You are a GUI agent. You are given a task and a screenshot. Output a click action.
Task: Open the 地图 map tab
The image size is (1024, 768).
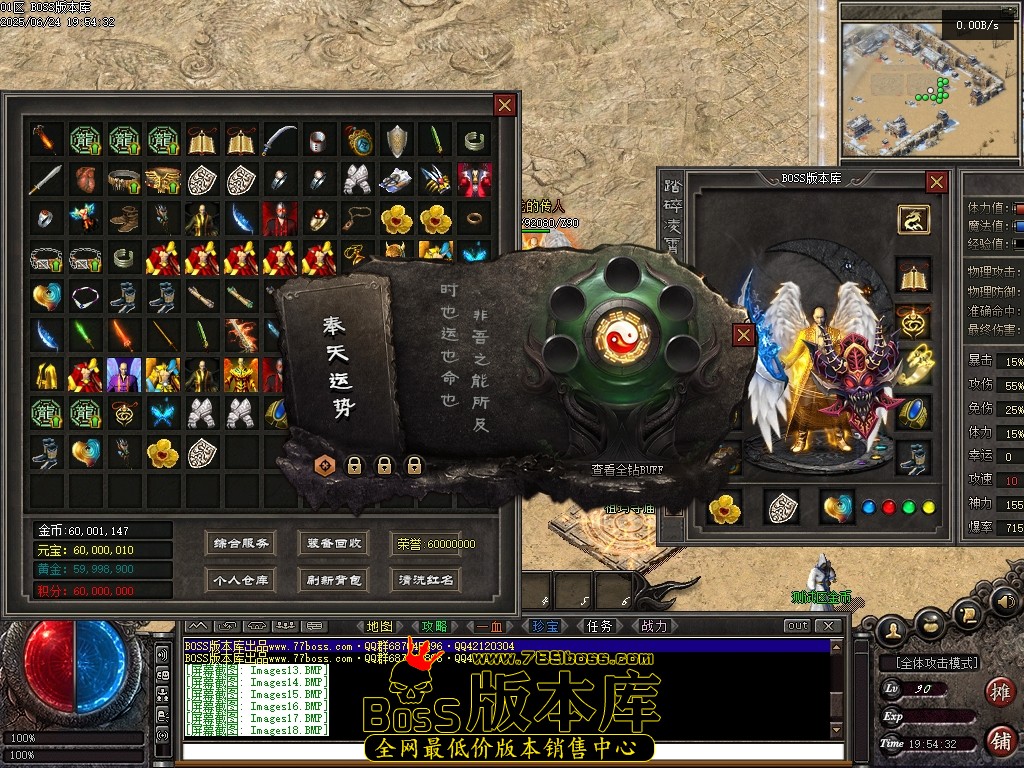[x=380, y=626]
